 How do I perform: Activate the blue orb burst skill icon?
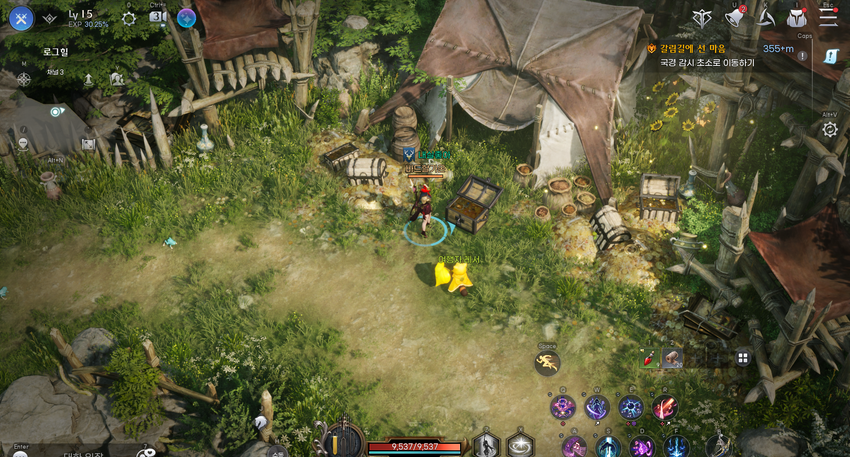click(x=631, y=407)
